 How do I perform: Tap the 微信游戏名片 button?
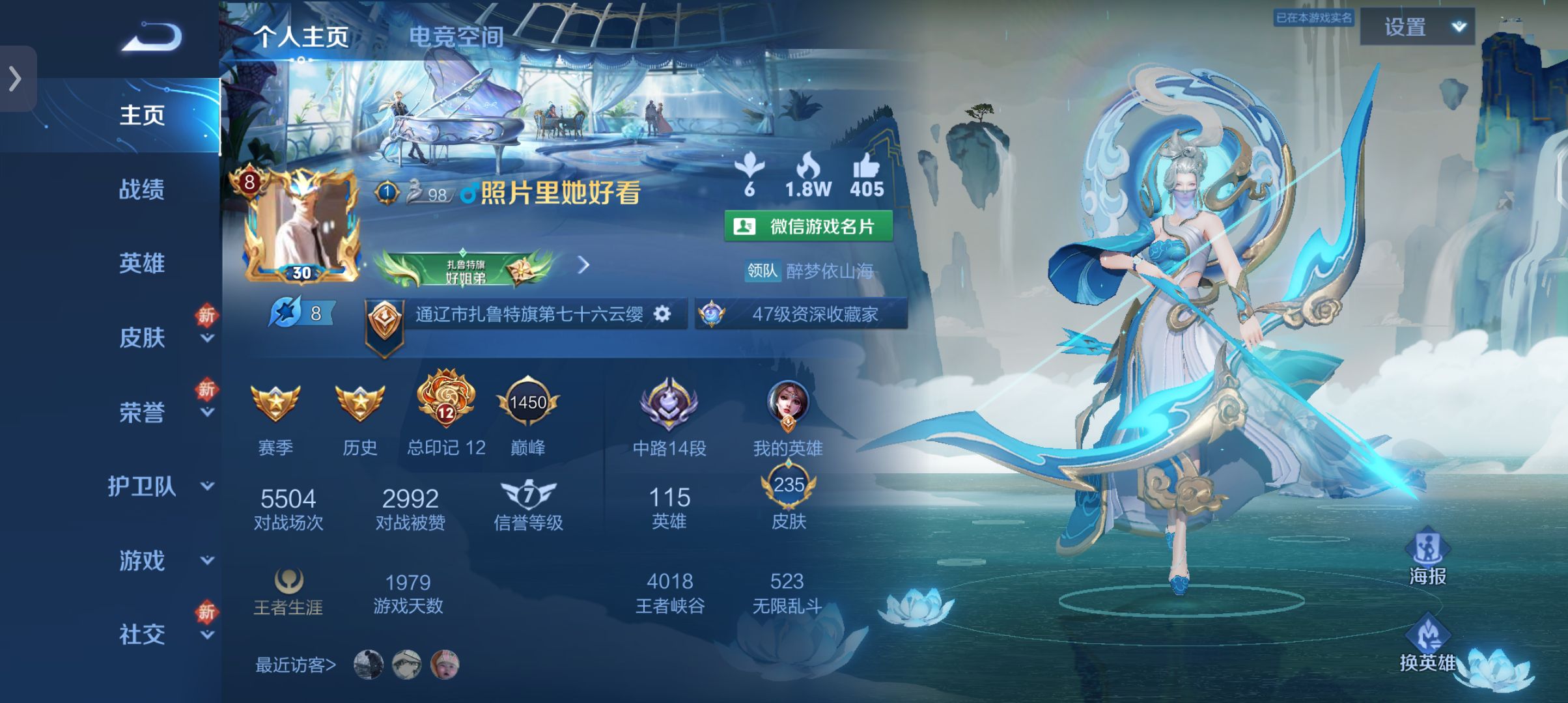click(808, 227)
